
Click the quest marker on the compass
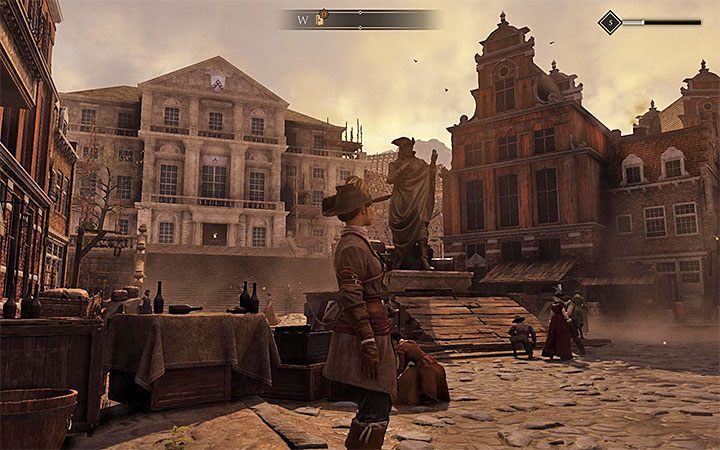pyautogui.click(x=322, y=18)
